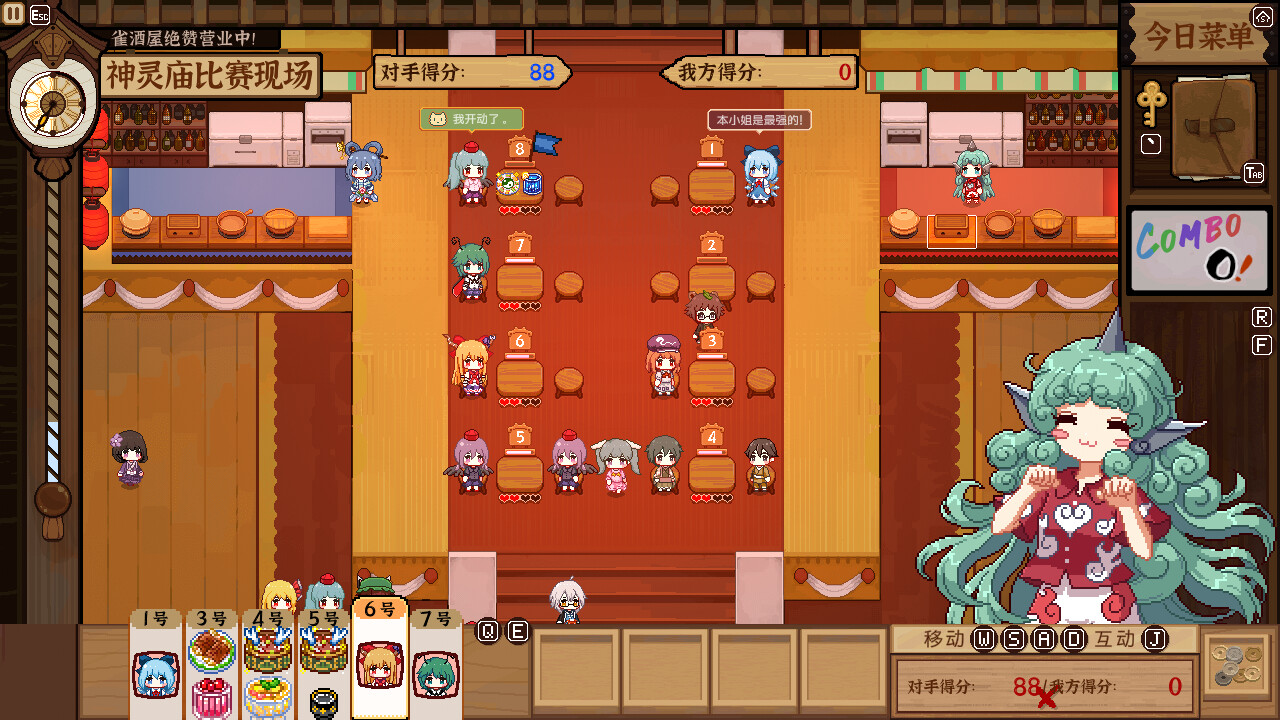Expand the Esc option beside the pause icon
This screenshot has width=1280, height=720.
click(39, 13)
